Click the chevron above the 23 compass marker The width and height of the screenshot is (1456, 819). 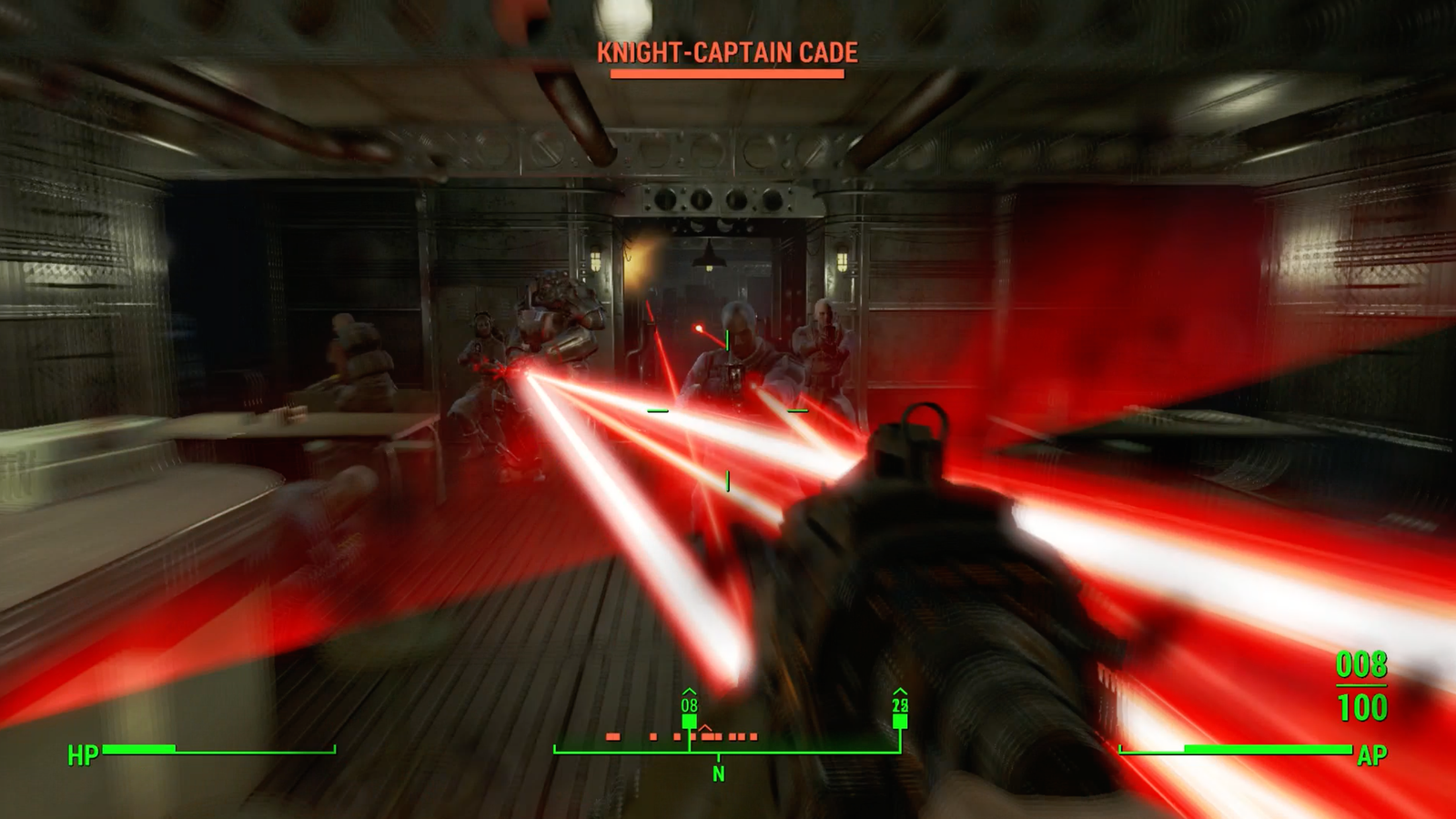pos(901,691)
